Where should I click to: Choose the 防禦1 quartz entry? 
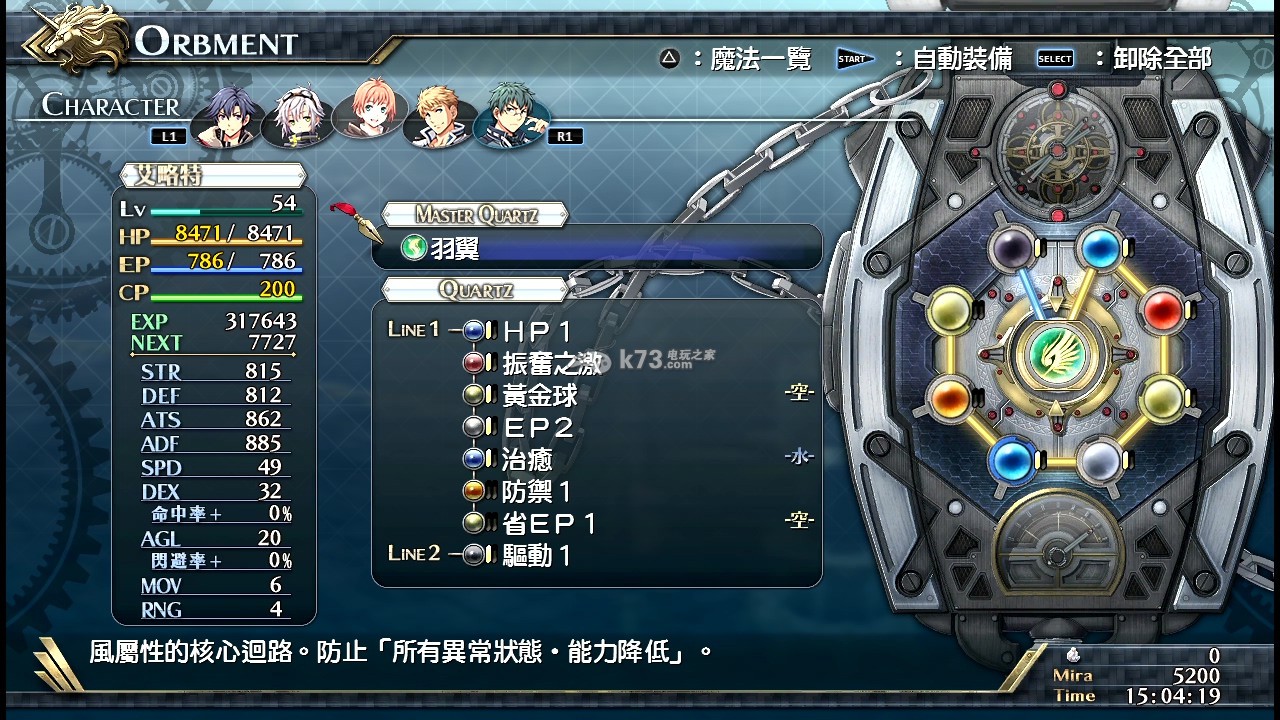coord(537,491)
